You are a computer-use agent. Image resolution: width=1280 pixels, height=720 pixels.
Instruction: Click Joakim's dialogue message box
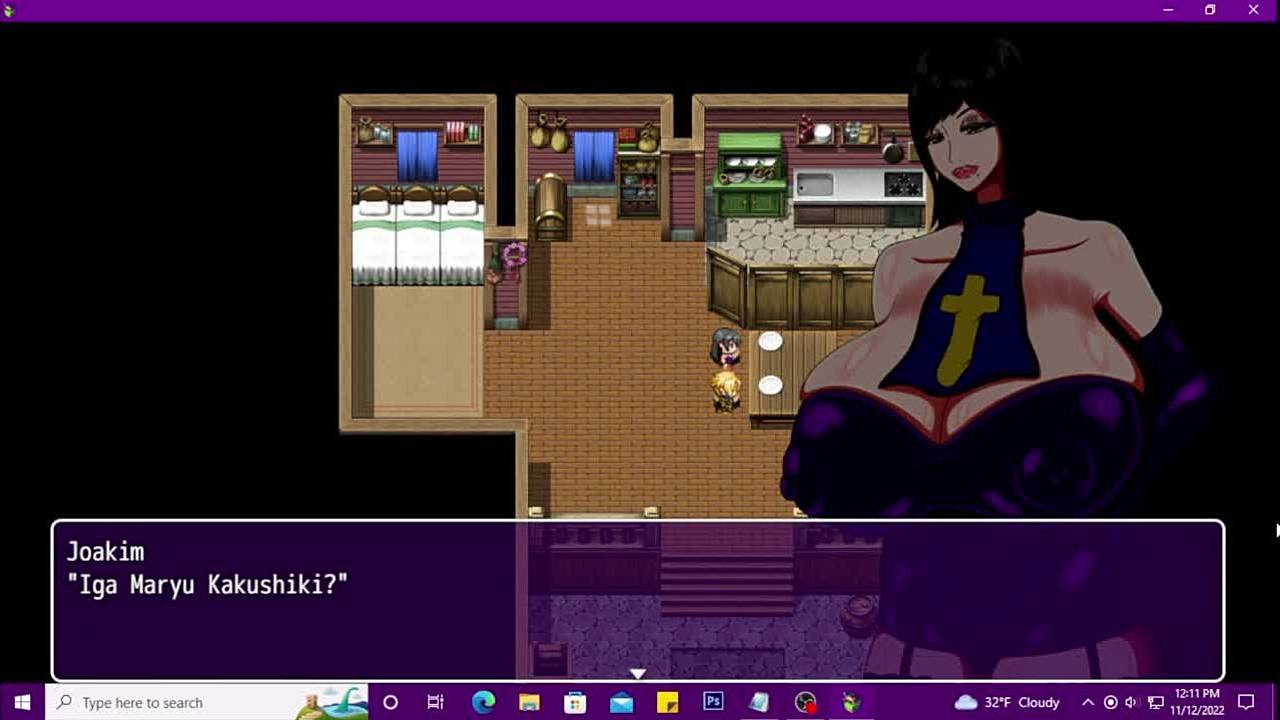(638, 600)
